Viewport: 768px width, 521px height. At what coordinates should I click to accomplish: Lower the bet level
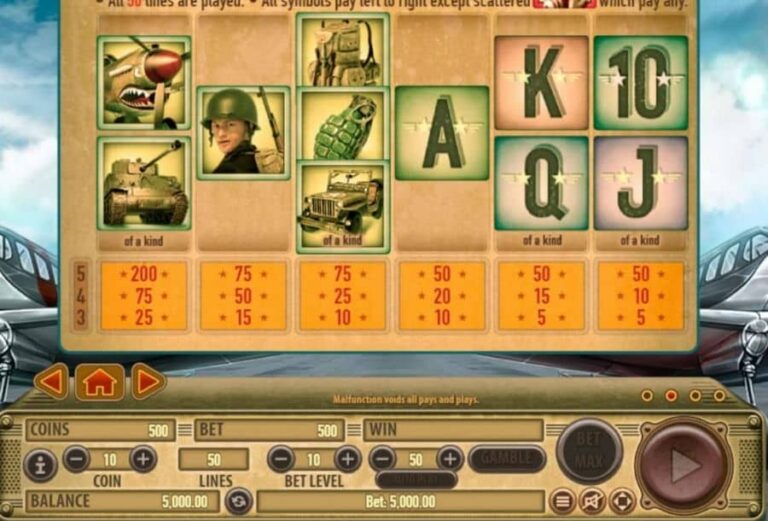[281, 459]
